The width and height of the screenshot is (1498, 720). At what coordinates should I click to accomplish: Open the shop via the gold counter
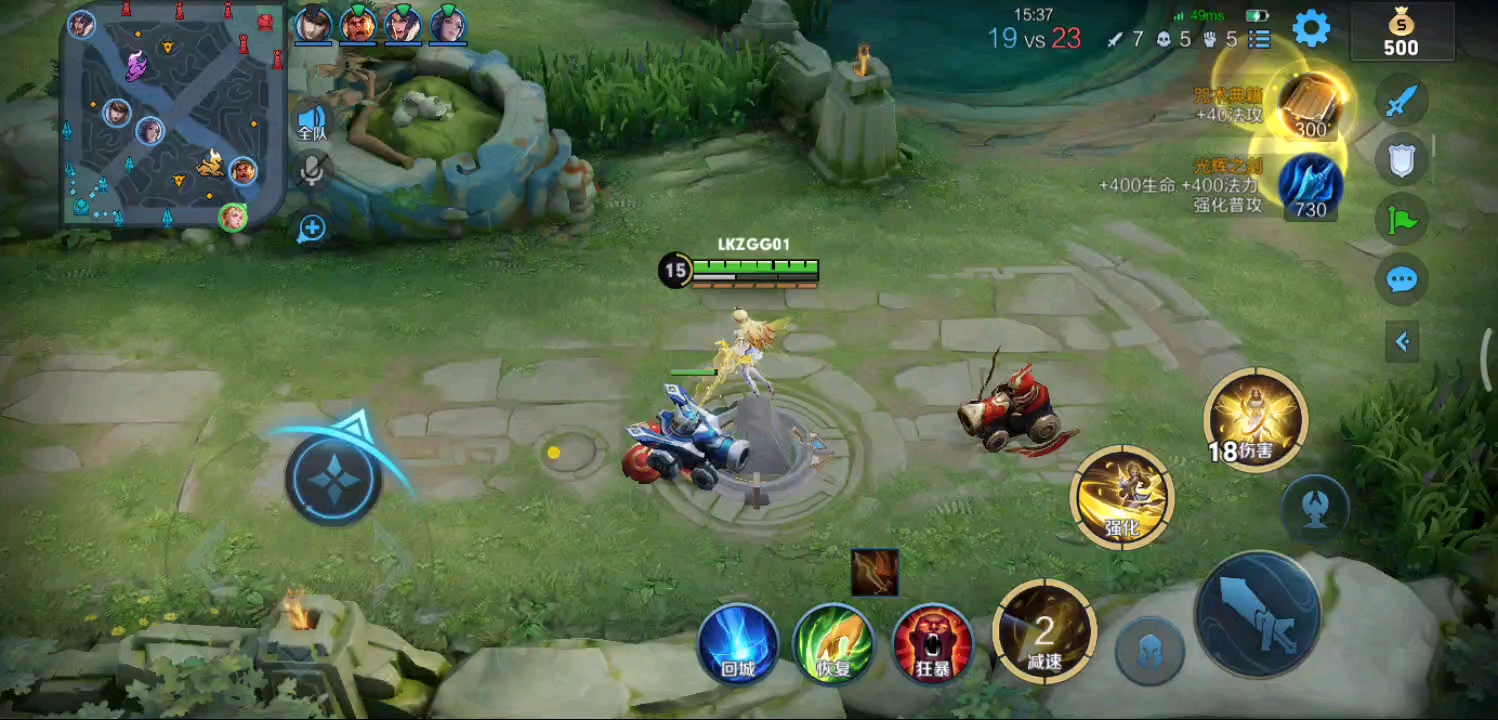(1400, 34)
